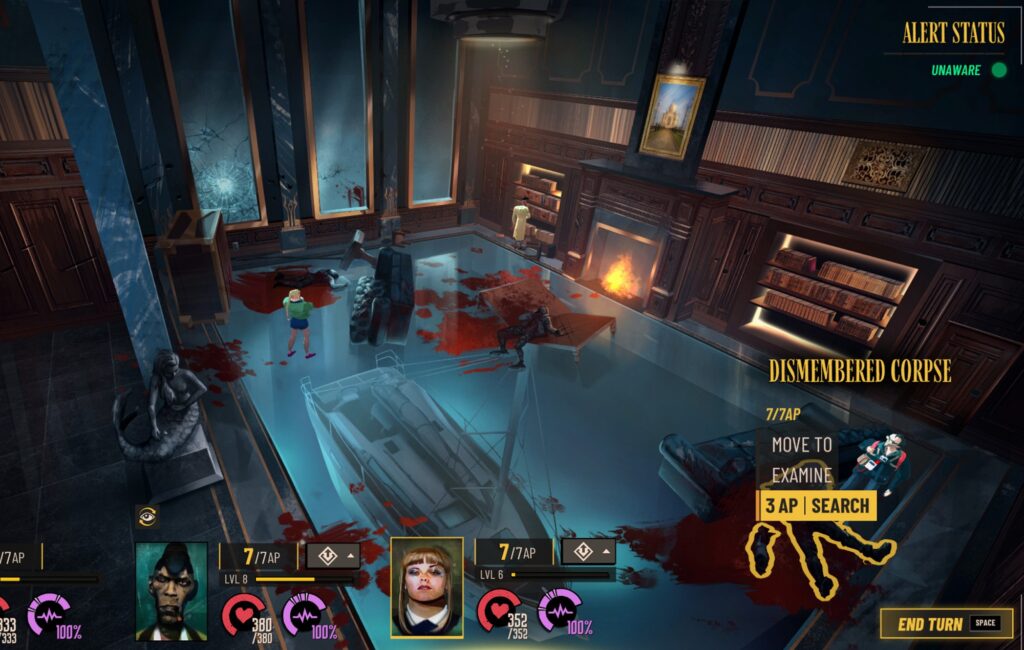This screenshot has width=1024, height=650.
Task: Select the mohawk man's portrait
Action: coord(171,590)
